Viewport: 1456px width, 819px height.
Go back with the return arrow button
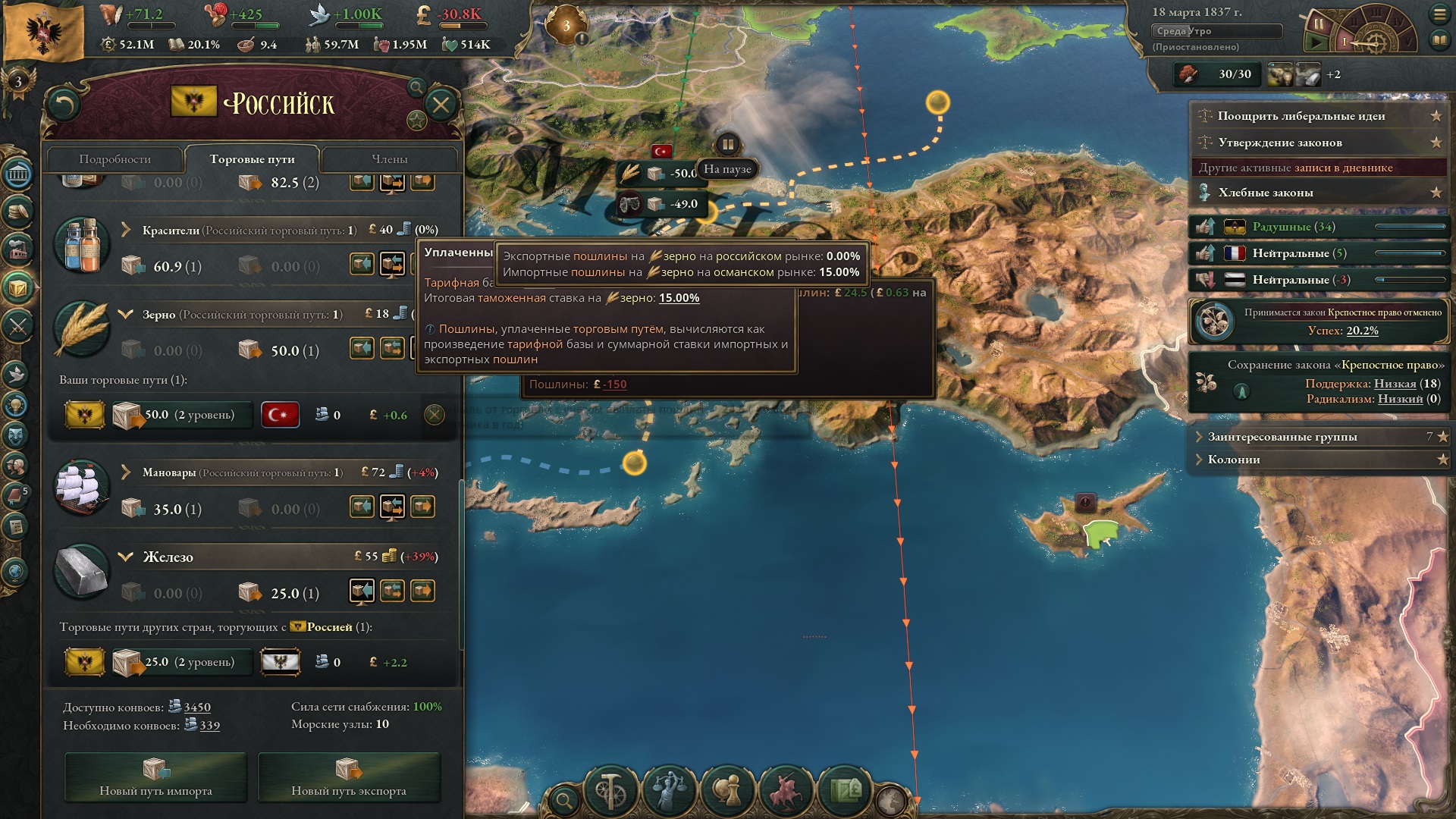(63, 105)
